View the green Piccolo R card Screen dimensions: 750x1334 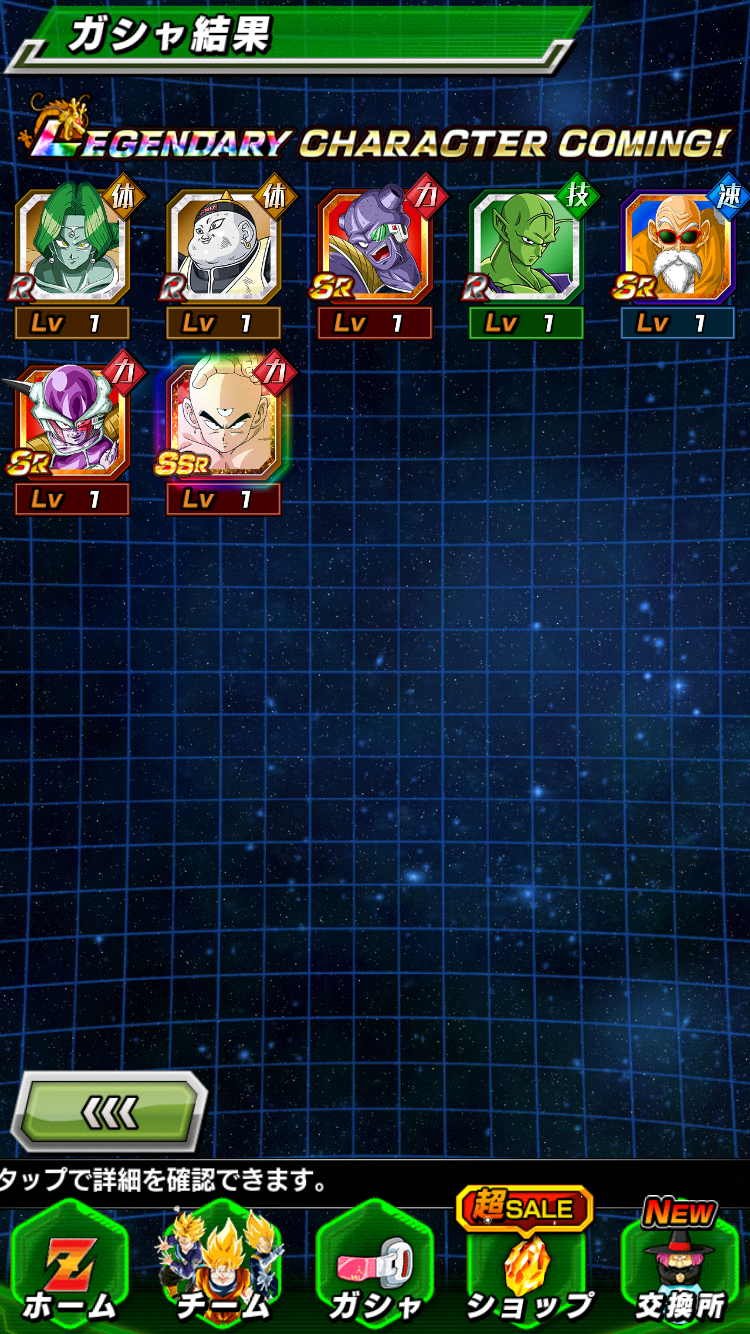[526, 247]
